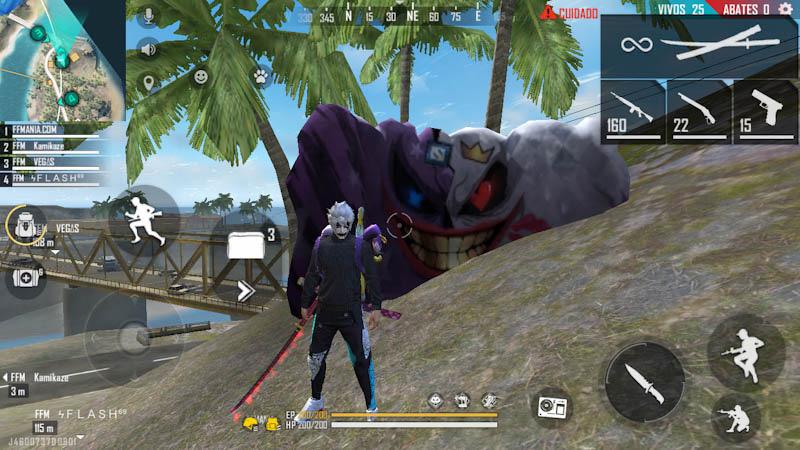
Task: Equip the pistol with 15 ammo
Action: click(x=765, y=111)
